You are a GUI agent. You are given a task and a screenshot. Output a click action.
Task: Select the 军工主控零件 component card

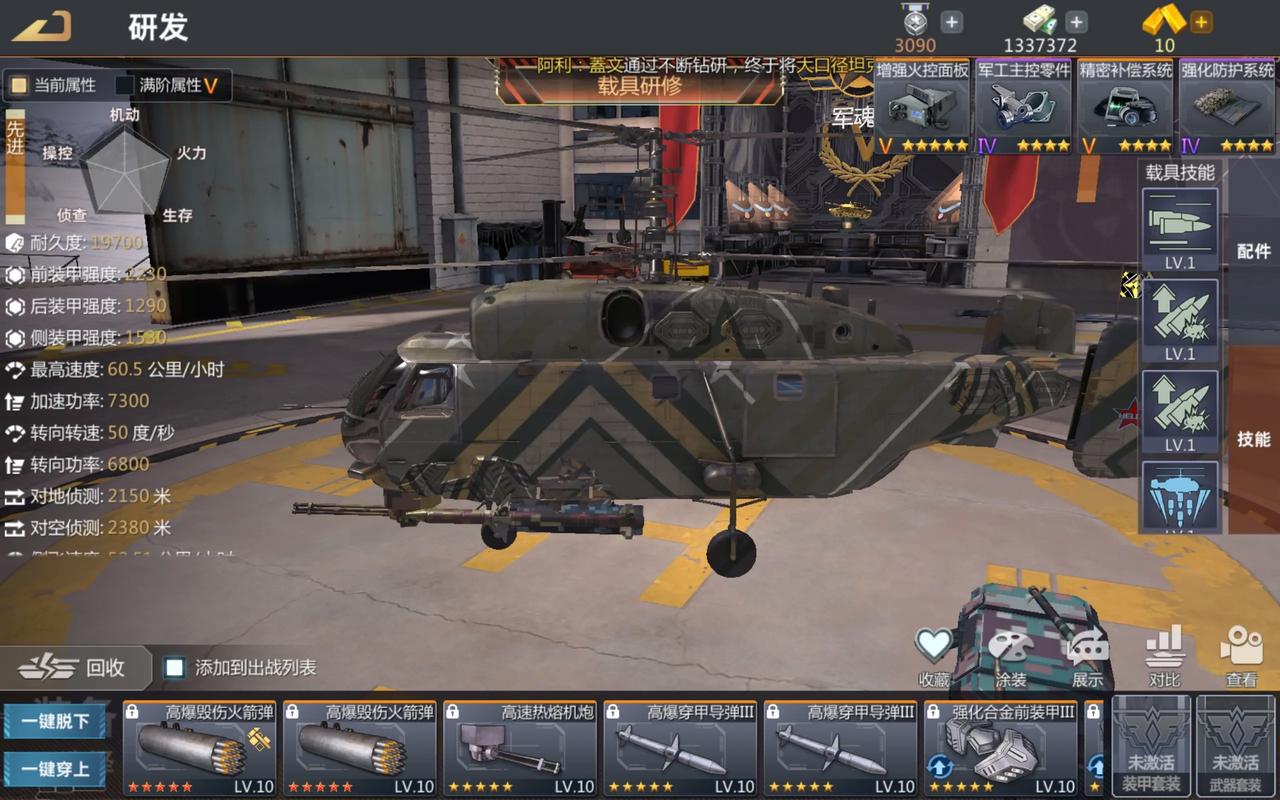[1023, 107]
